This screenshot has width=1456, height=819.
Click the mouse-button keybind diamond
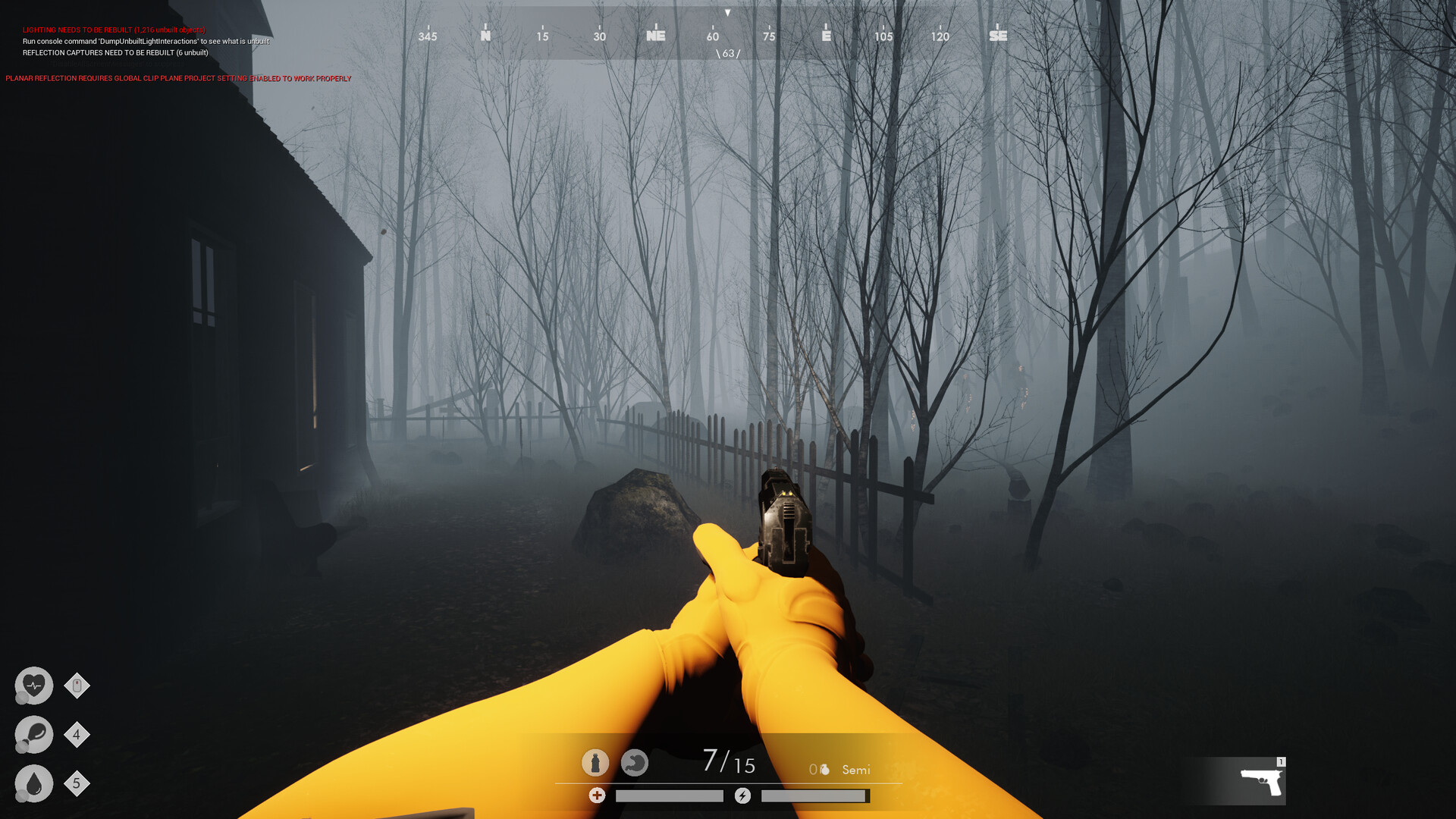77,686
